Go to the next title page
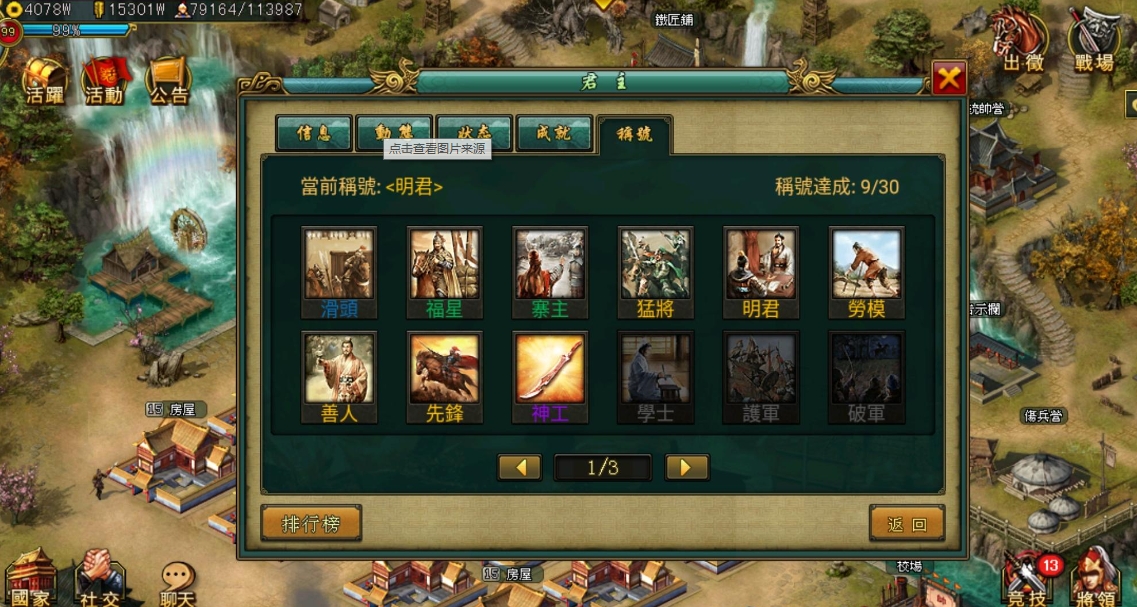This screenshot has width=1137, height=607. pyautogui.click(x=686, y=467)
